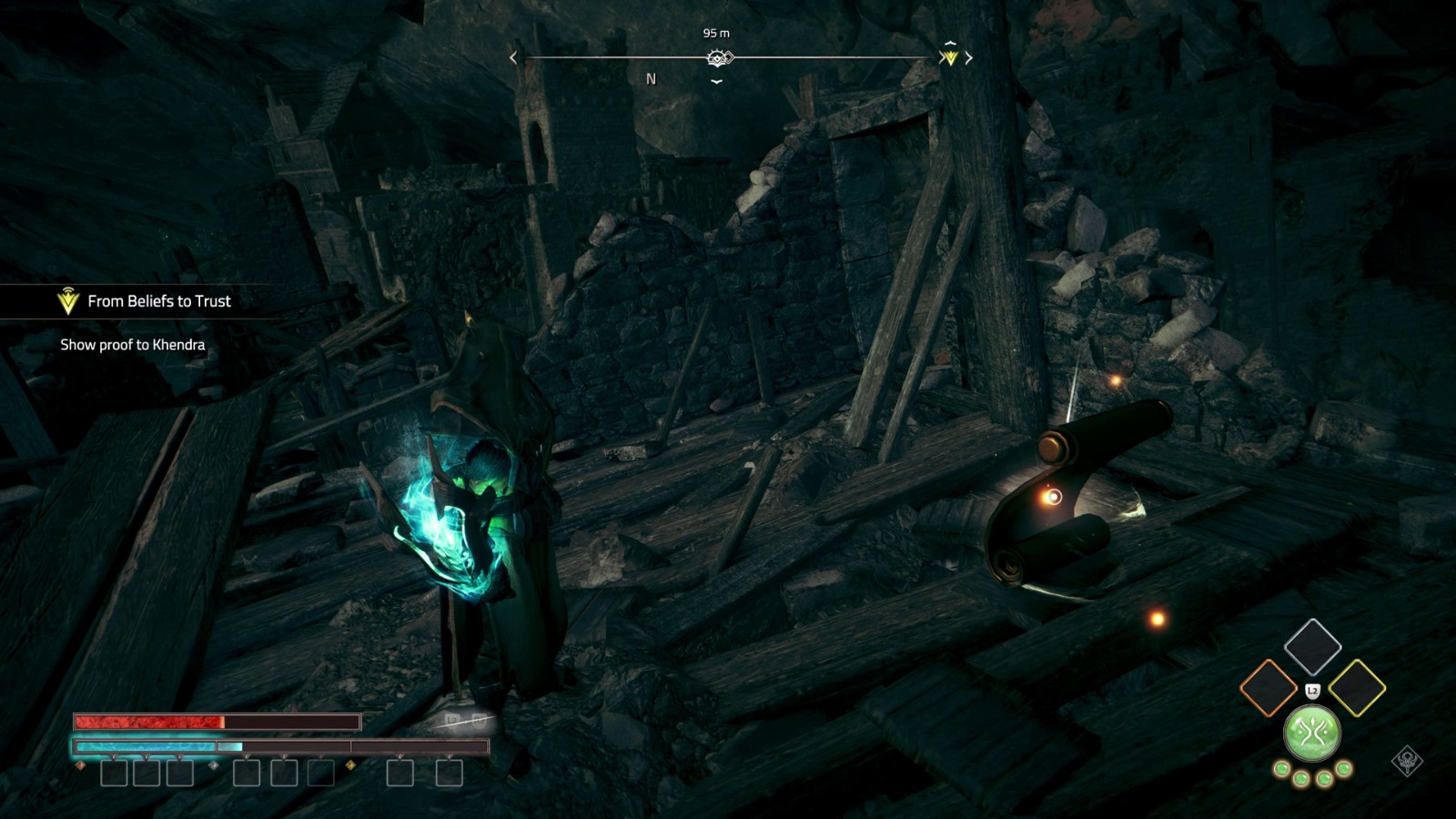Activate the green circular ability icon

point(1311,733)
